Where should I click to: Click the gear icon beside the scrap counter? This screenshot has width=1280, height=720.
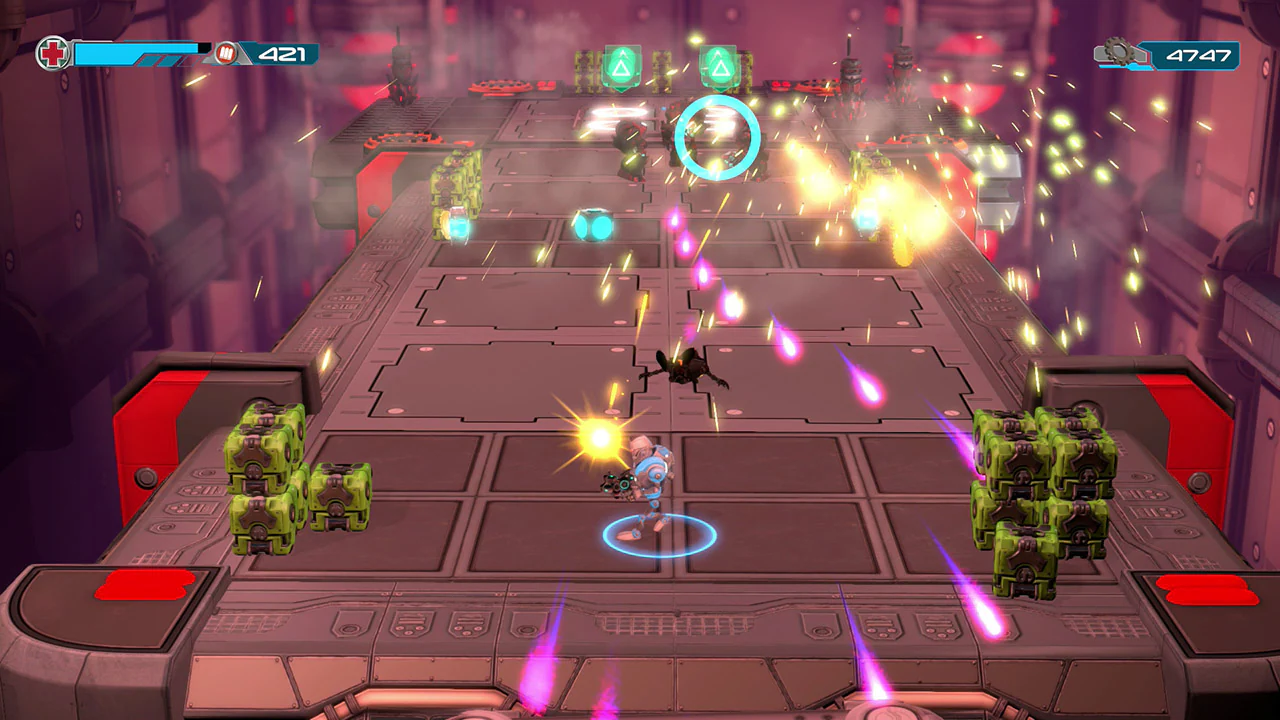tap(1121, 53)
